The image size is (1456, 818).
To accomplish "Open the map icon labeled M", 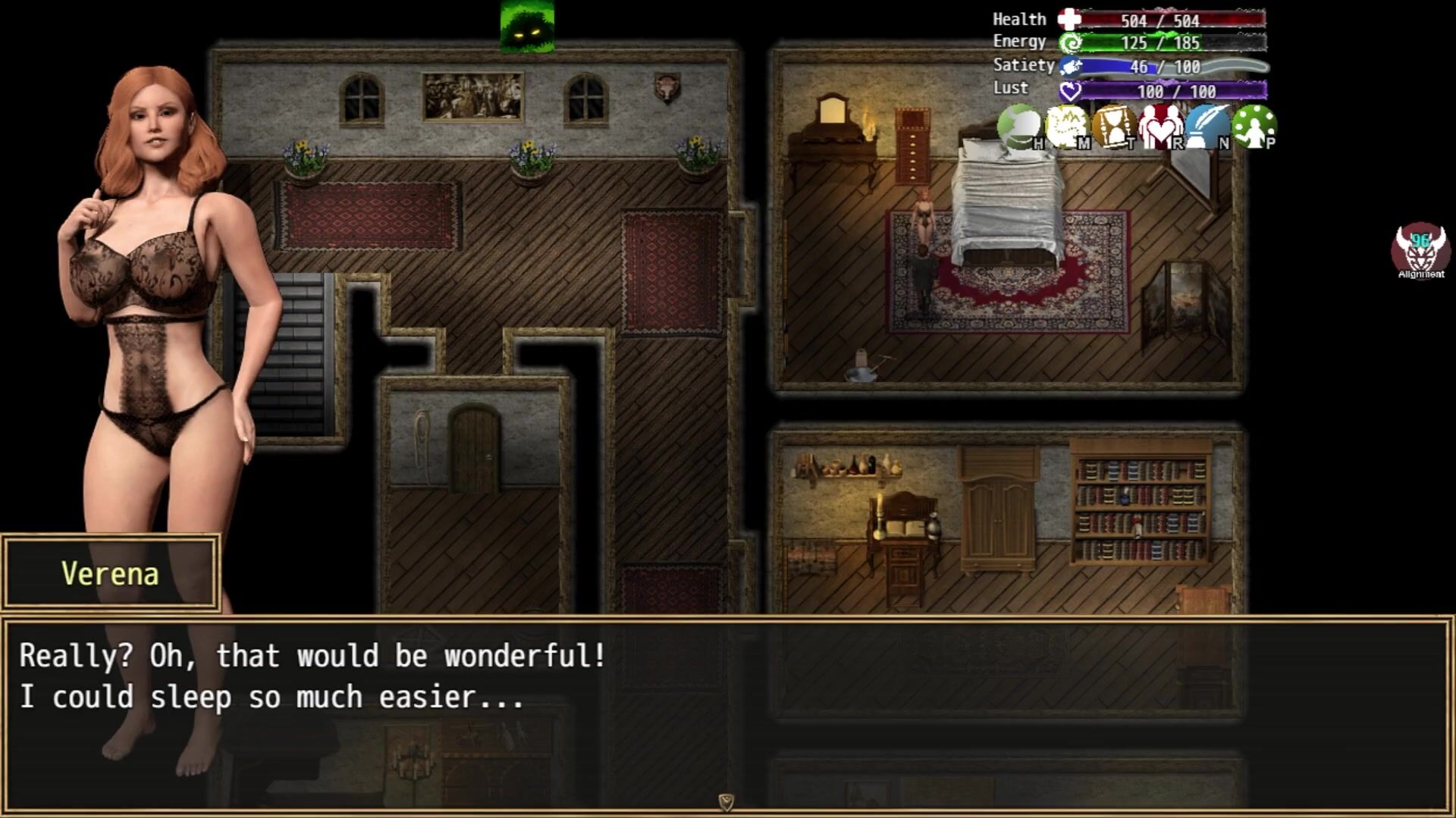I will (1066, 127).
